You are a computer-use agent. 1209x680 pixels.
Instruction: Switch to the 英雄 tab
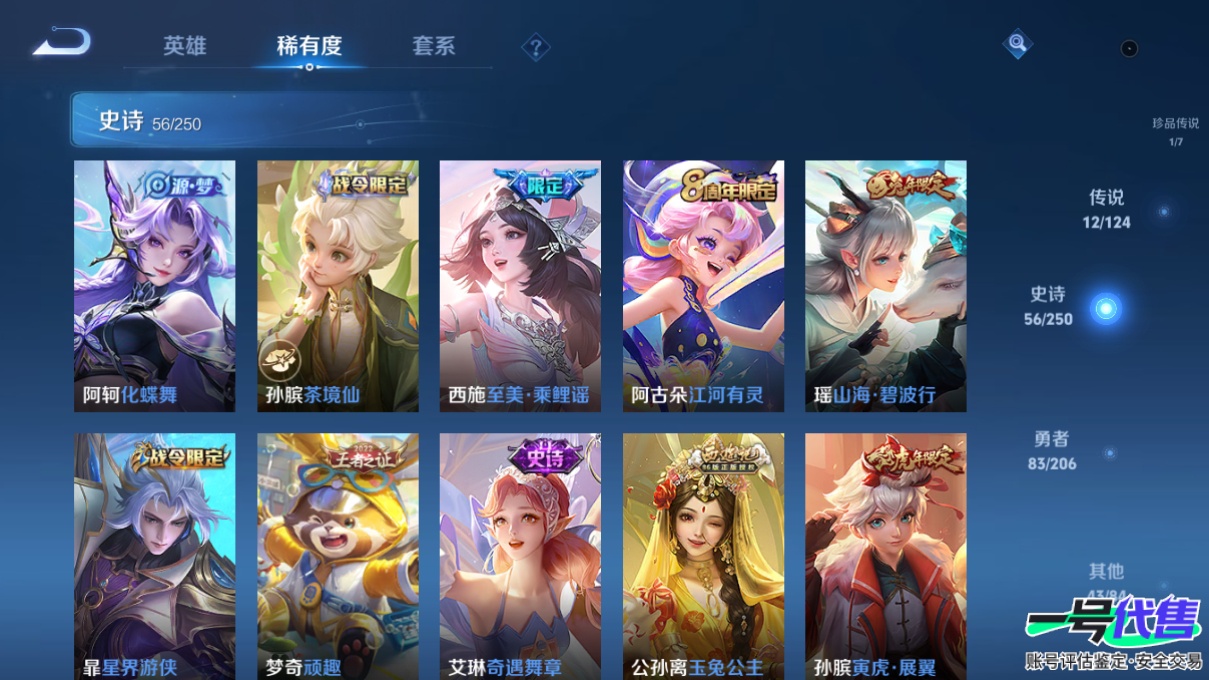(x=185, y=46)
